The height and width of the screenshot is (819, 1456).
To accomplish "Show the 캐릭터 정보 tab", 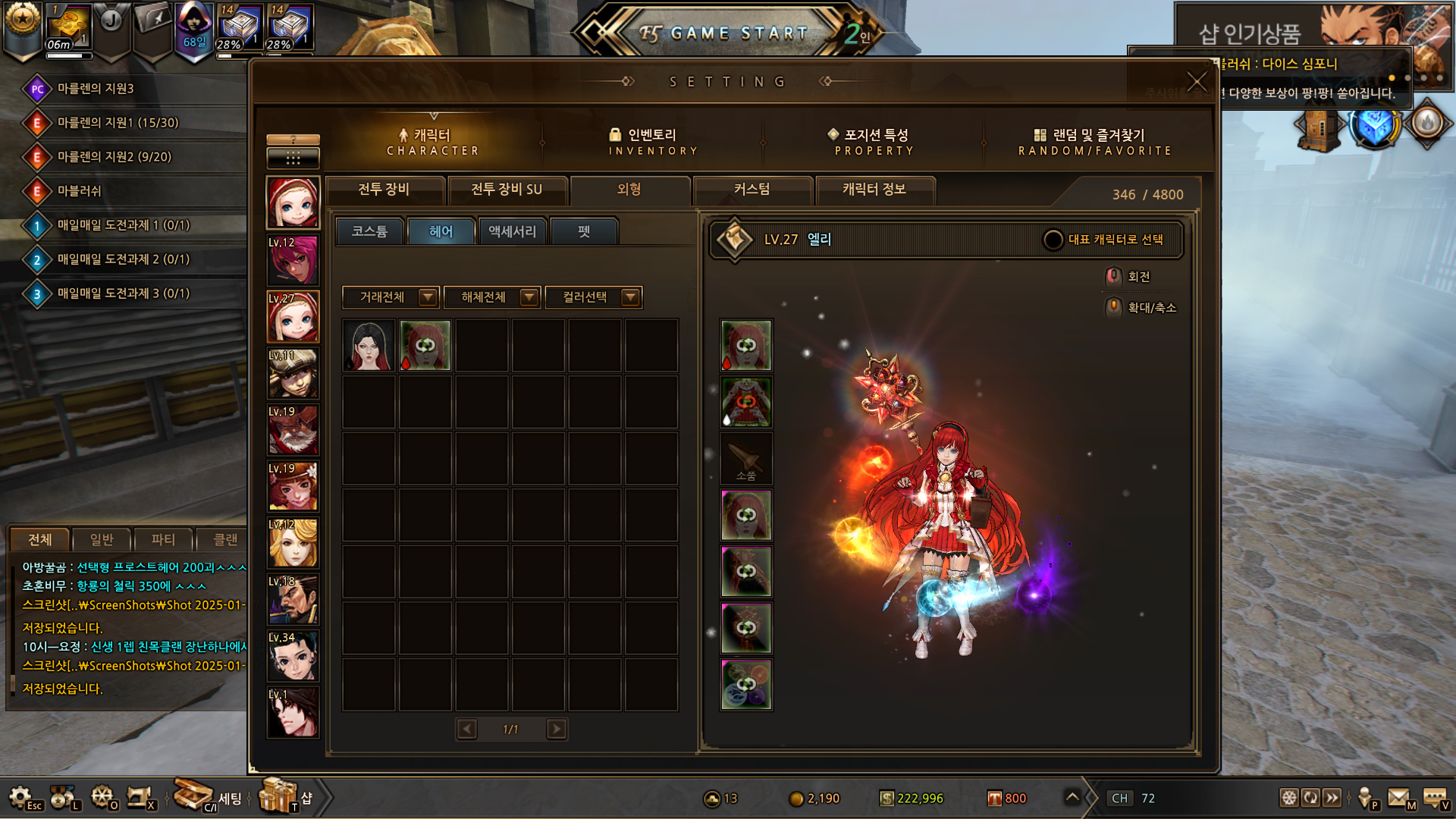I will tap(874, 190).
